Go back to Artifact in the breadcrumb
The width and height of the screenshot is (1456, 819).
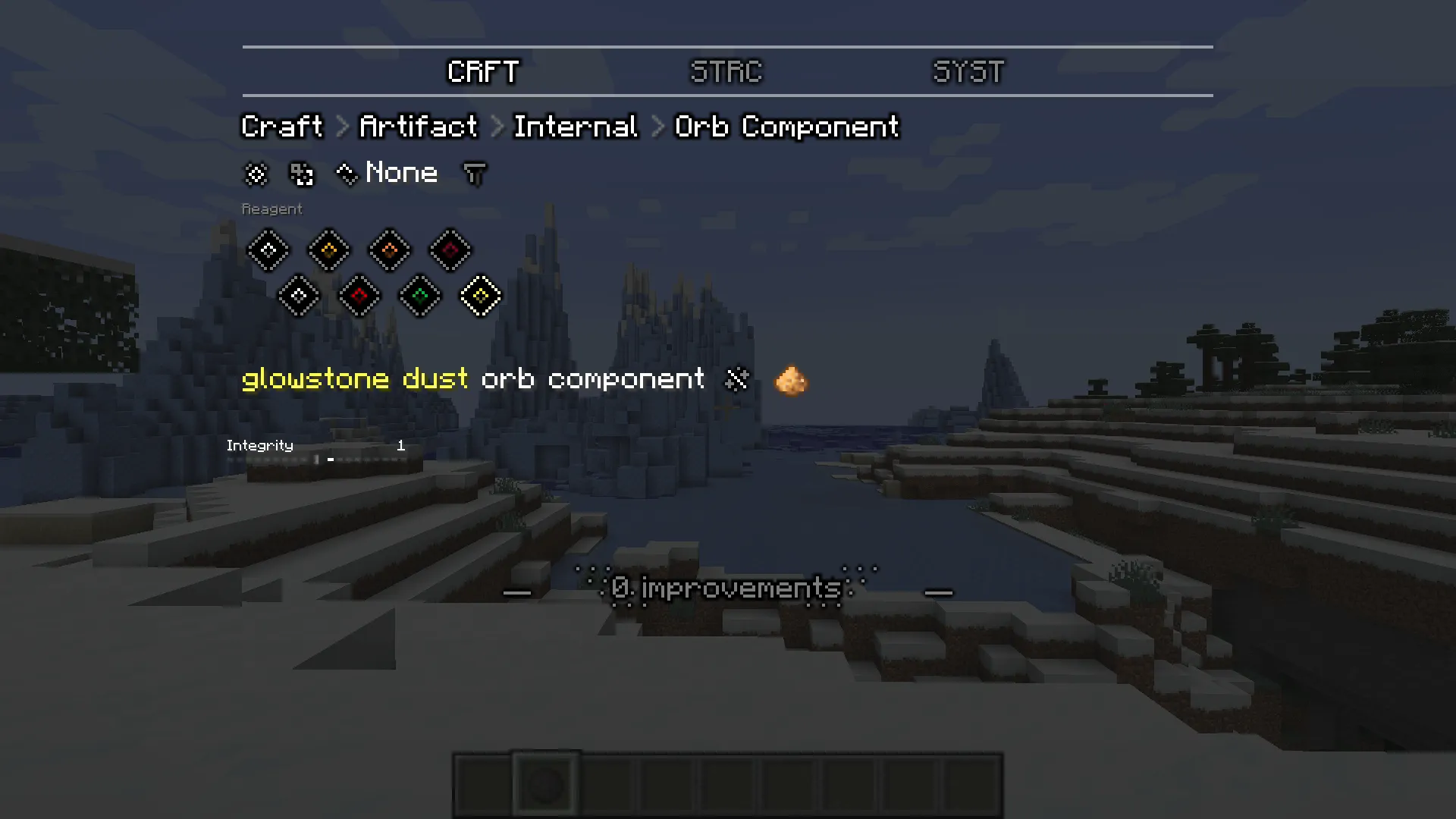[x=417, y=126]
